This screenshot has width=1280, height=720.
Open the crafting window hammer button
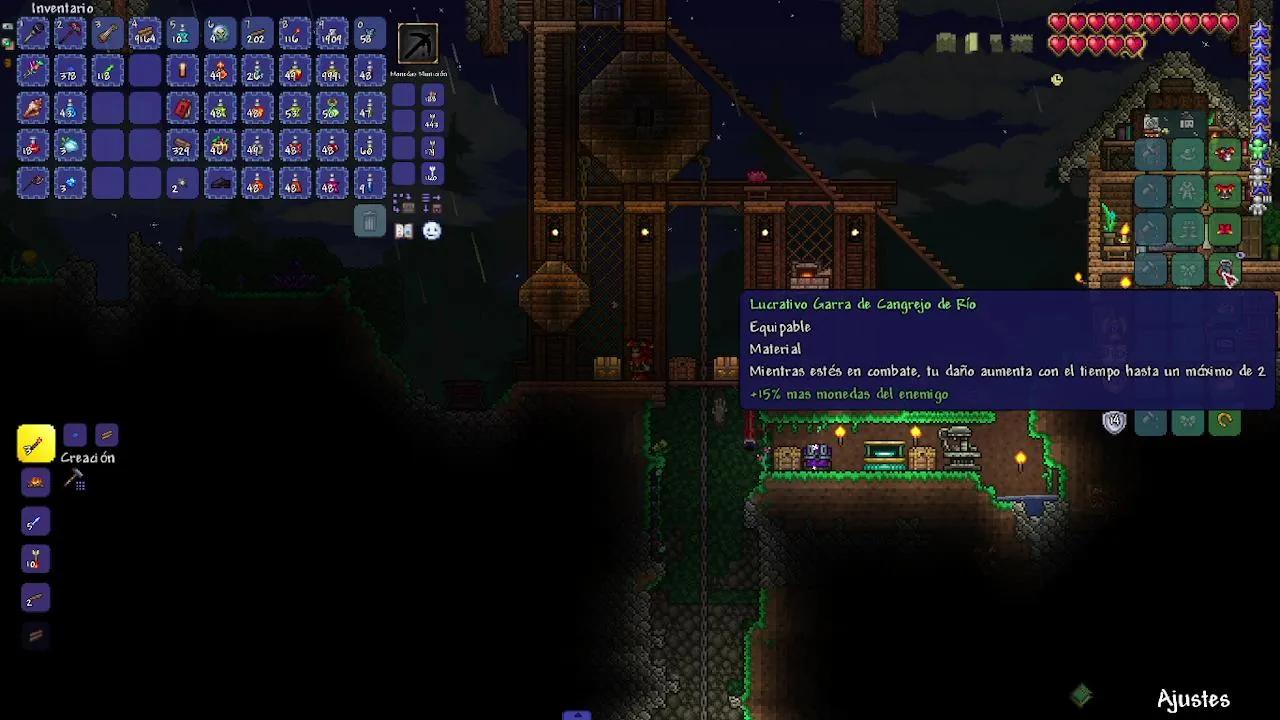coord(75,482)
